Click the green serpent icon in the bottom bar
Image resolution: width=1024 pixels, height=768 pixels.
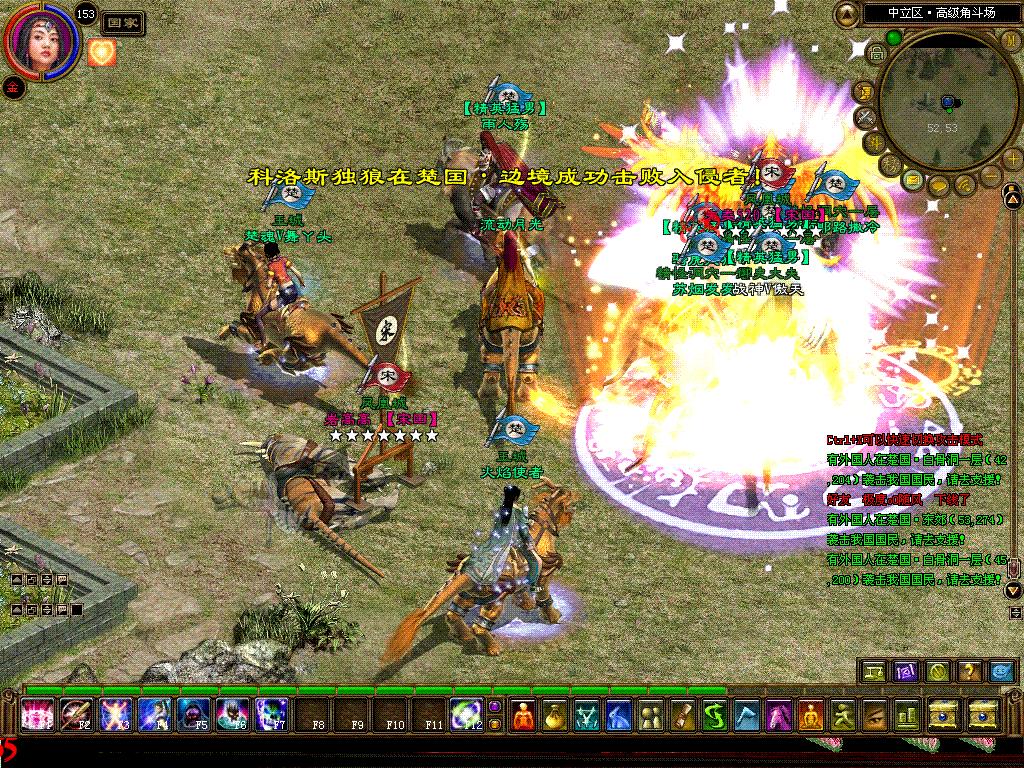point(715,715)
